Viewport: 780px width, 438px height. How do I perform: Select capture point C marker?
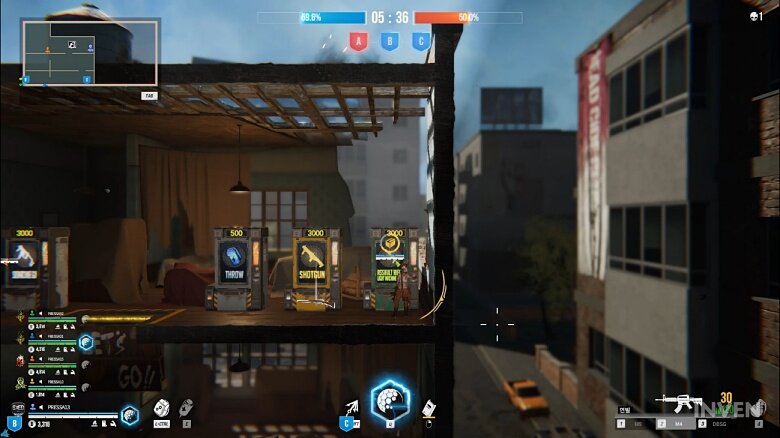tap(421, 41)
